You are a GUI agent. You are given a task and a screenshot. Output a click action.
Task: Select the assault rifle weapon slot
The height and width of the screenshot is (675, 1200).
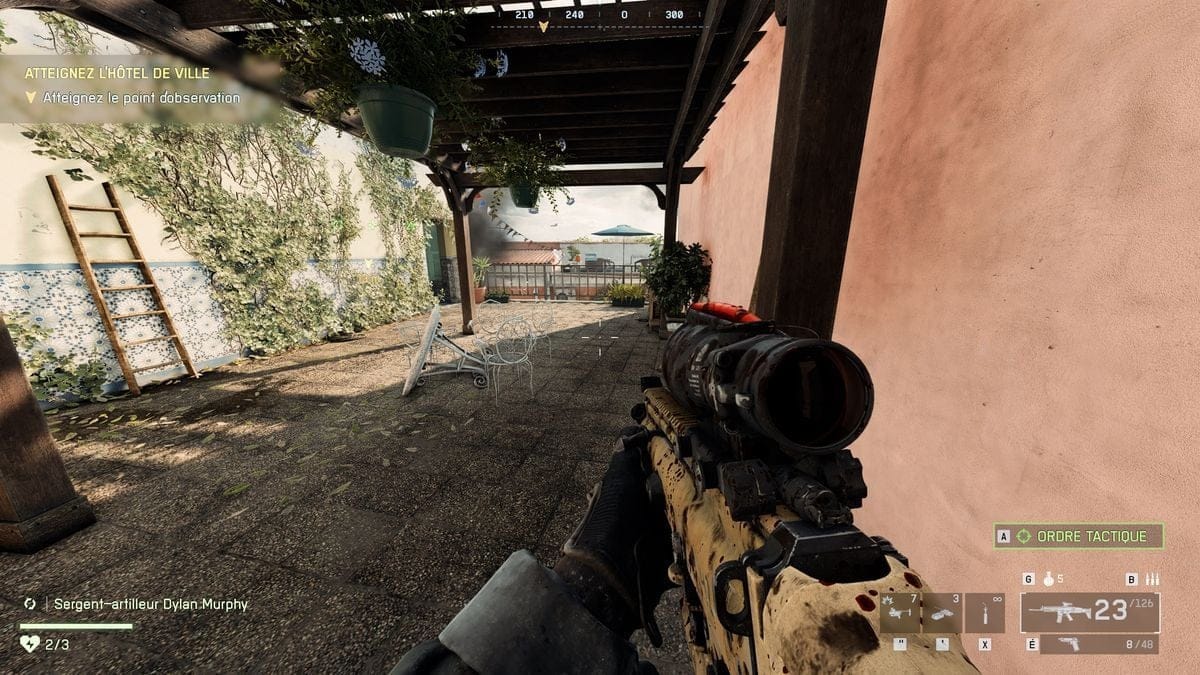1089,612
